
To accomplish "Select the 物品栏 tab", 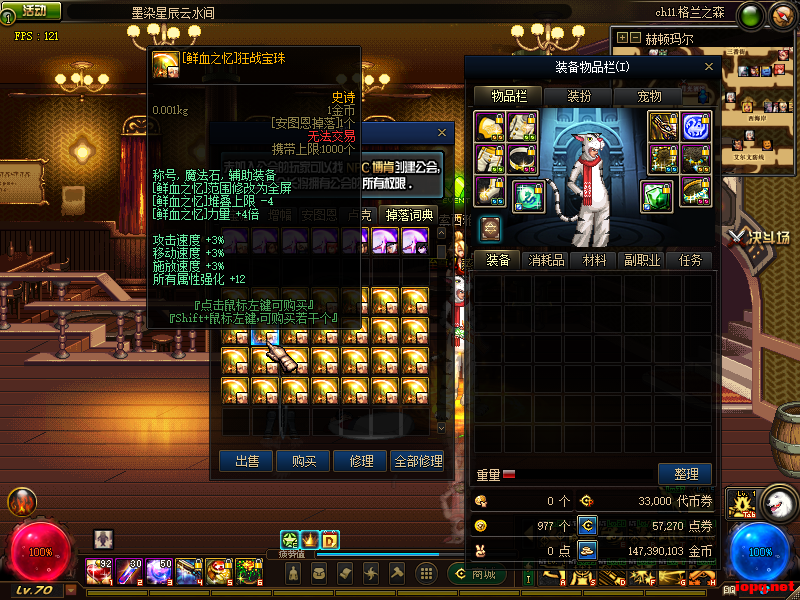I will tap(508, 96).
